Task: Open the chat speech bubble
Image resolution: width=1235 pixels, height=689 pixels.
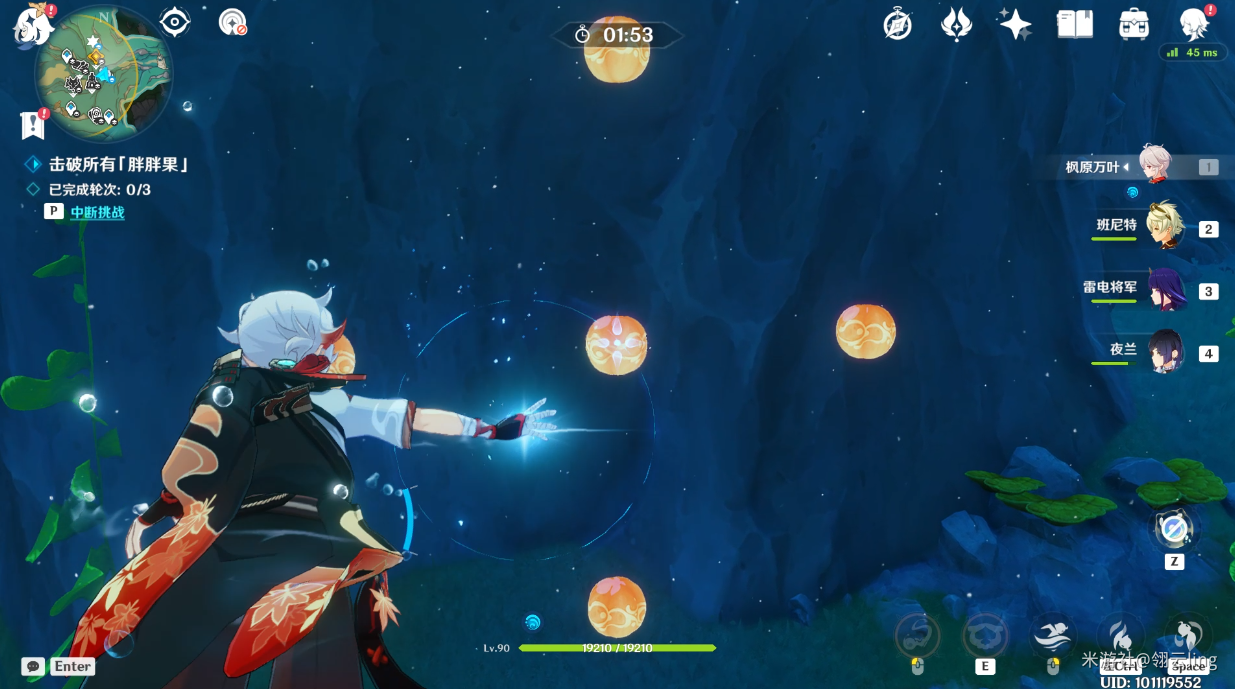Action: tap(33, 666)
